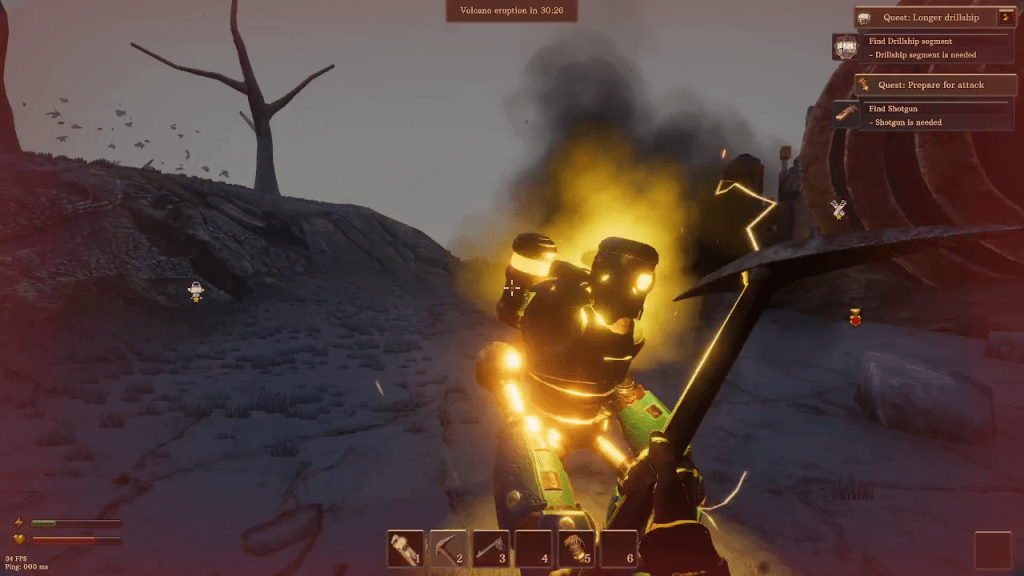Open the Quest: Prepare for attack header
1024x576 pixels.
click(x=935, y=85)
